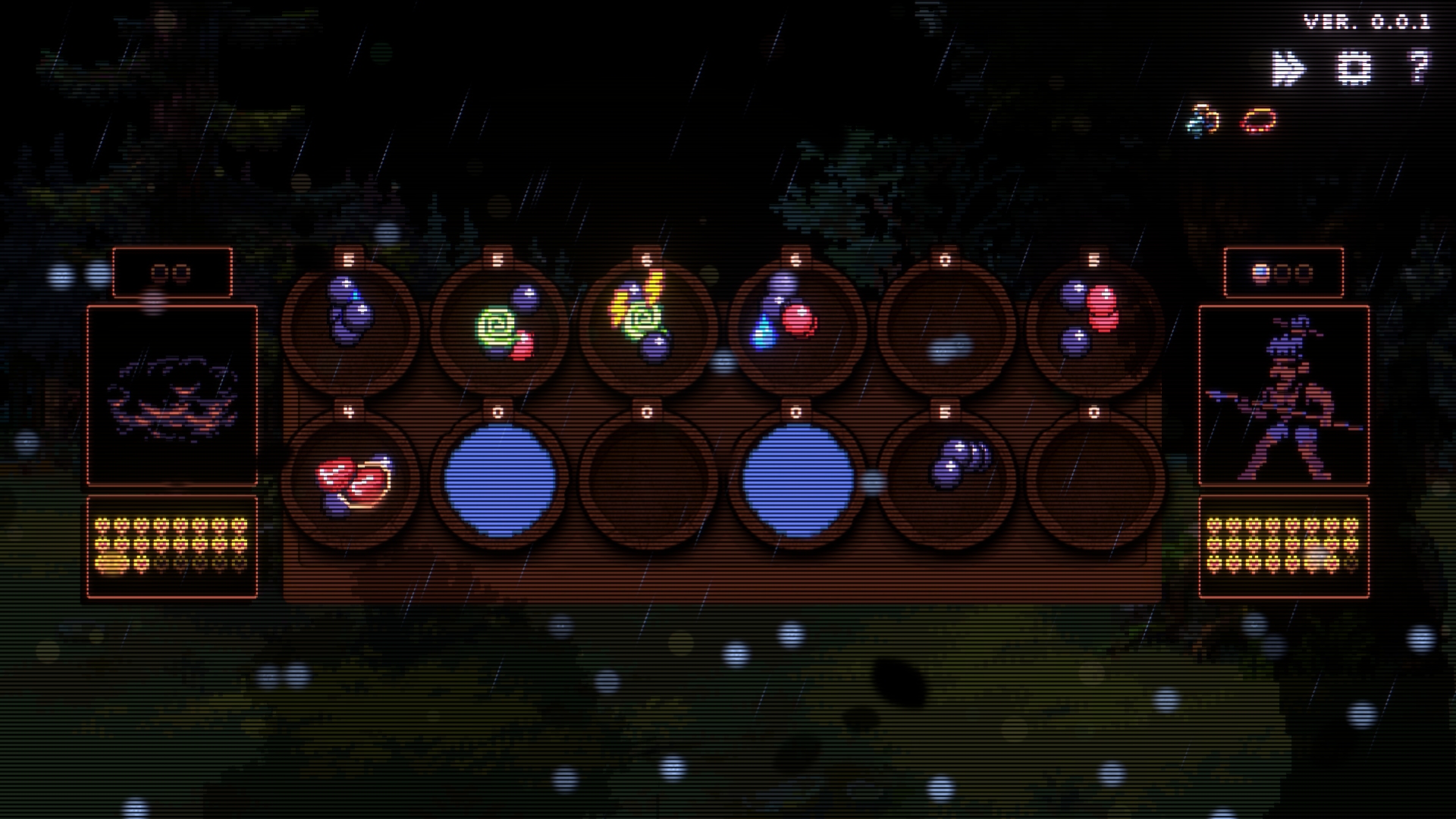Open settings with the gear icon
1456x819 pixels.
[1354, 68]
